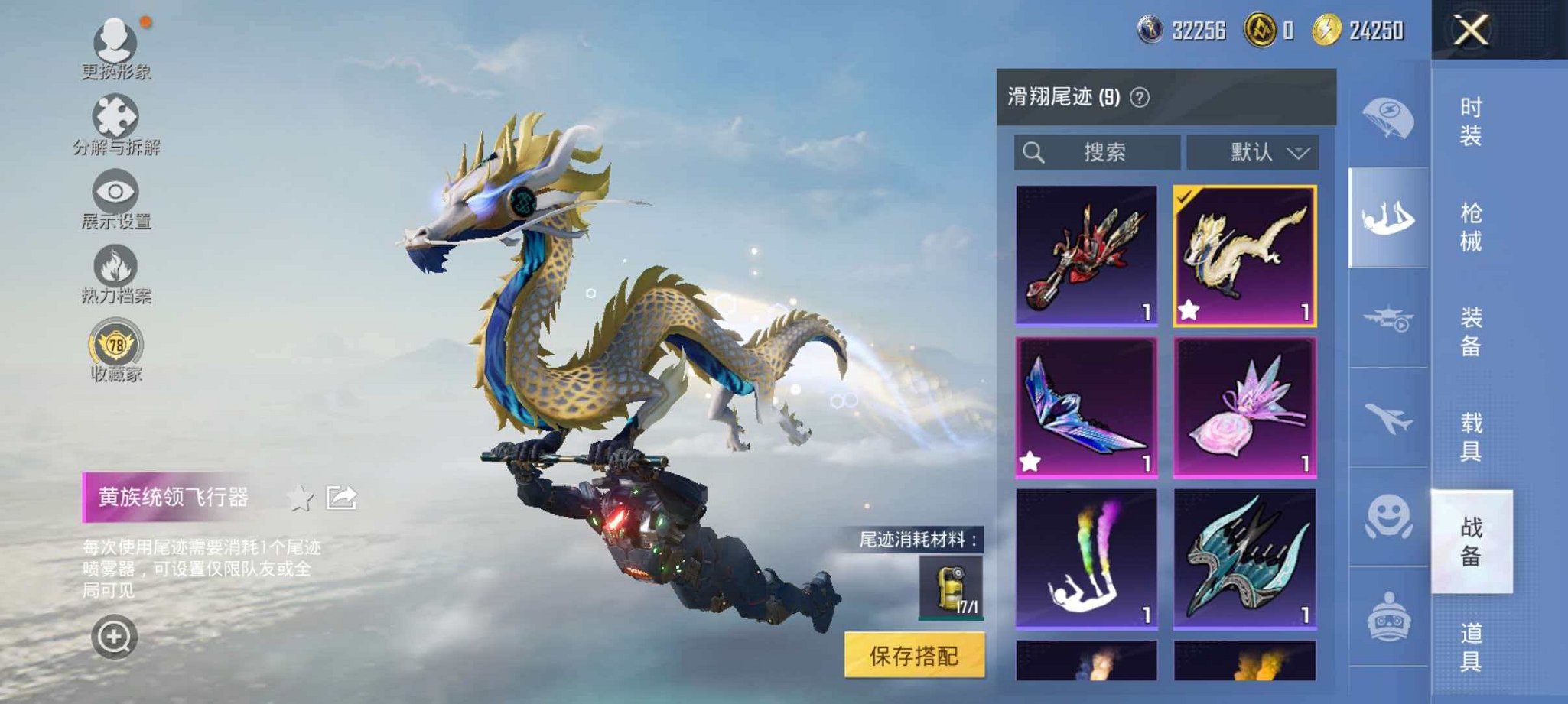The width and height of the screenshot is (1568, 704).
Task: Open the 默认 sorting dropdown
Action: click(x=1254, y=152)
